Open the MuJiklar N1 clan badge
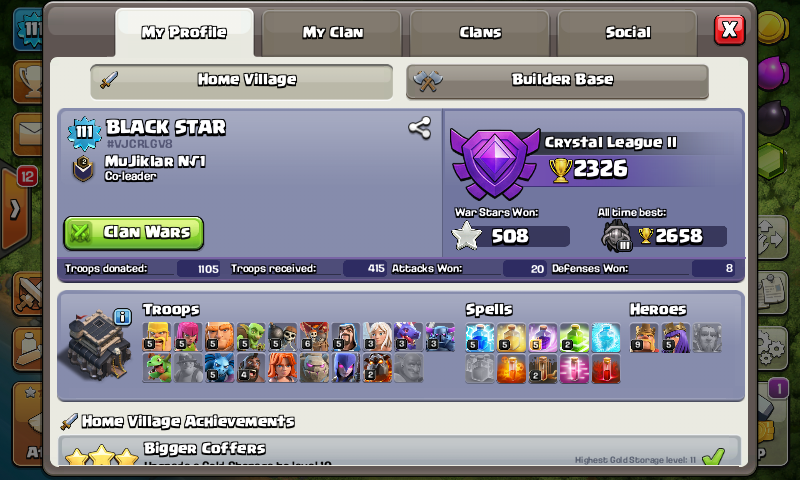 (84, 167)
